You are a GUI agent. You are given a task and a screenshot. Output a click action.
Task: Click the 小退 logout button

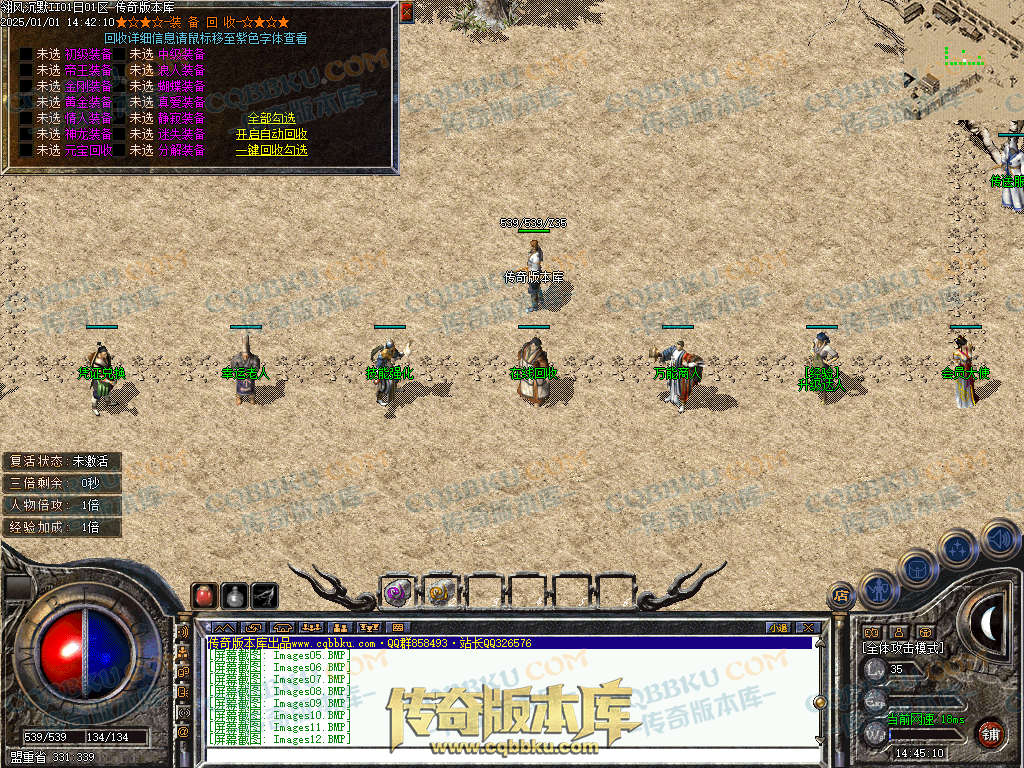click(x=778, y=628)
